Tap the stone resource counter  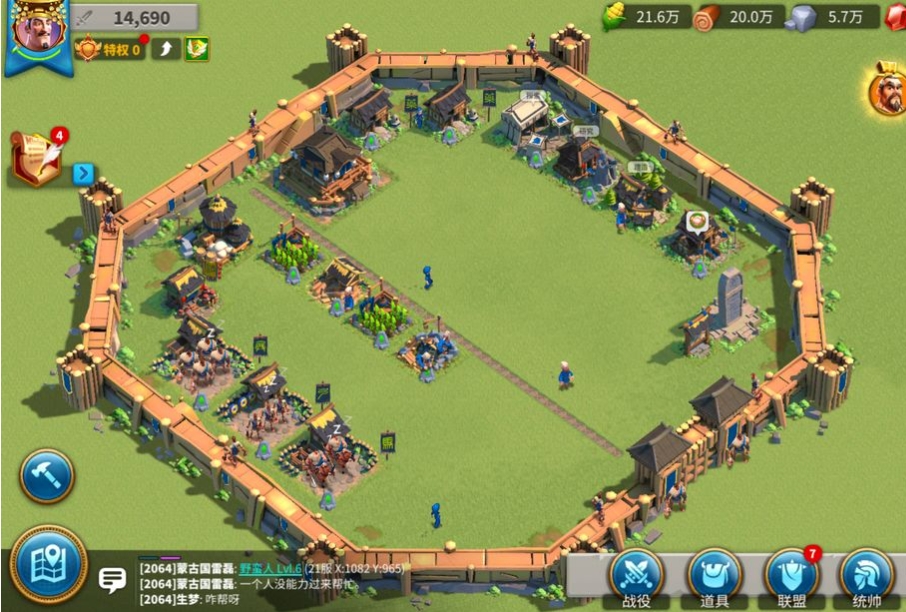point(832,17)
